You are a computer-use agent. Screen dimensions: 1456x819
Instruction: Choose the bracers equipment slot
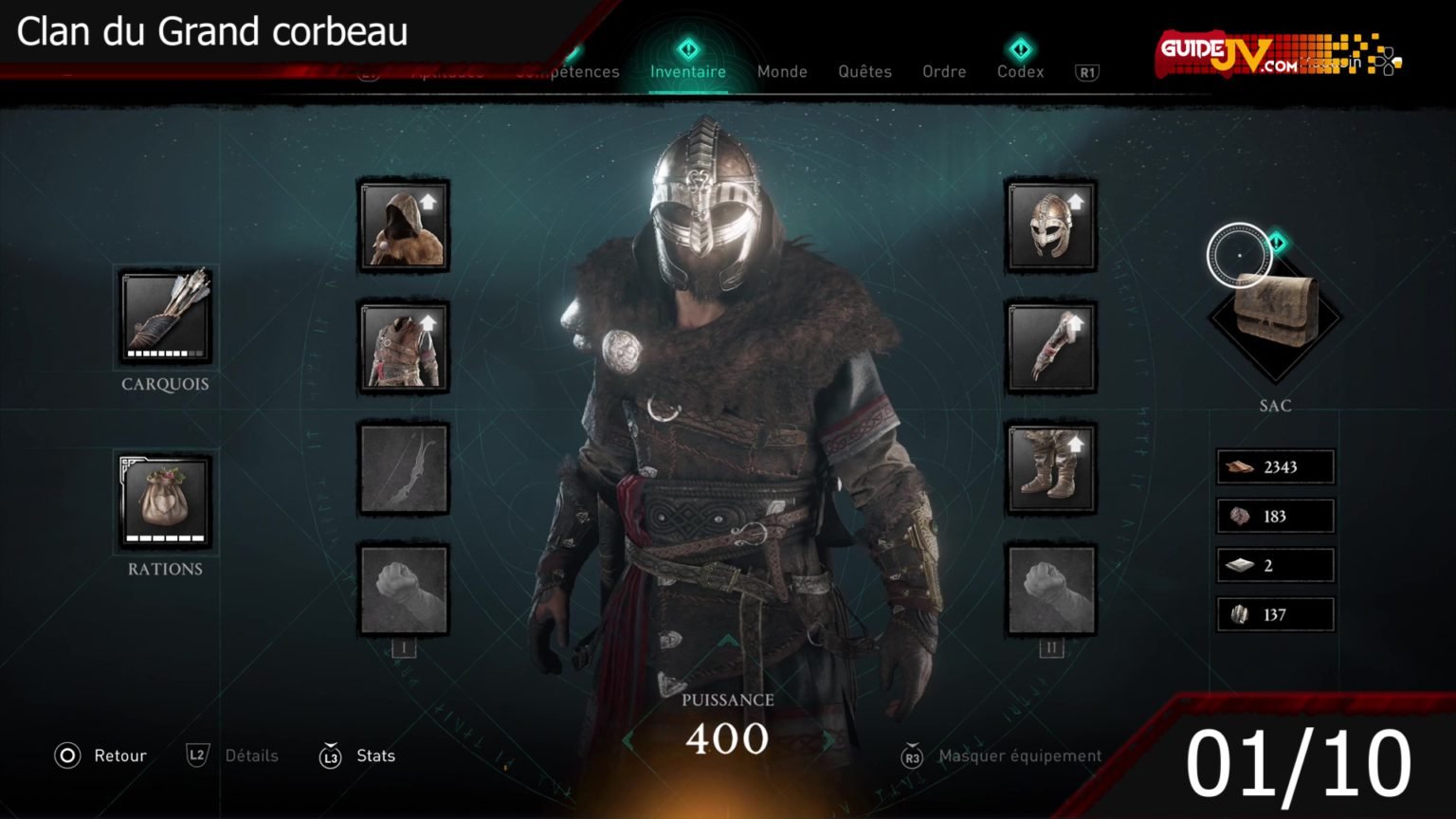pyautogui.click(x=1050, y=348)
